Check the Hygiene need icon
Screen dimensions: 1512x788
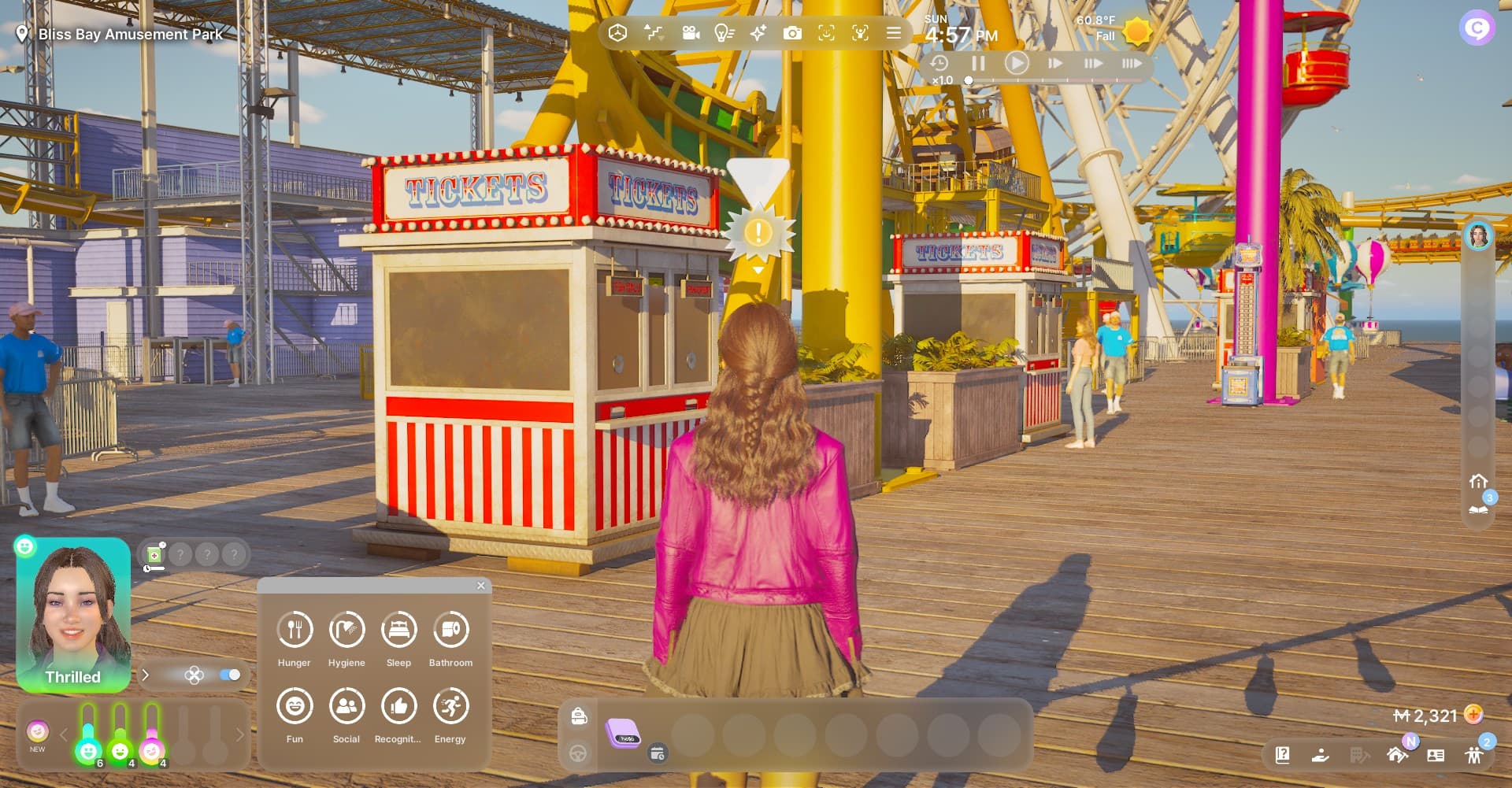point(346,630)
